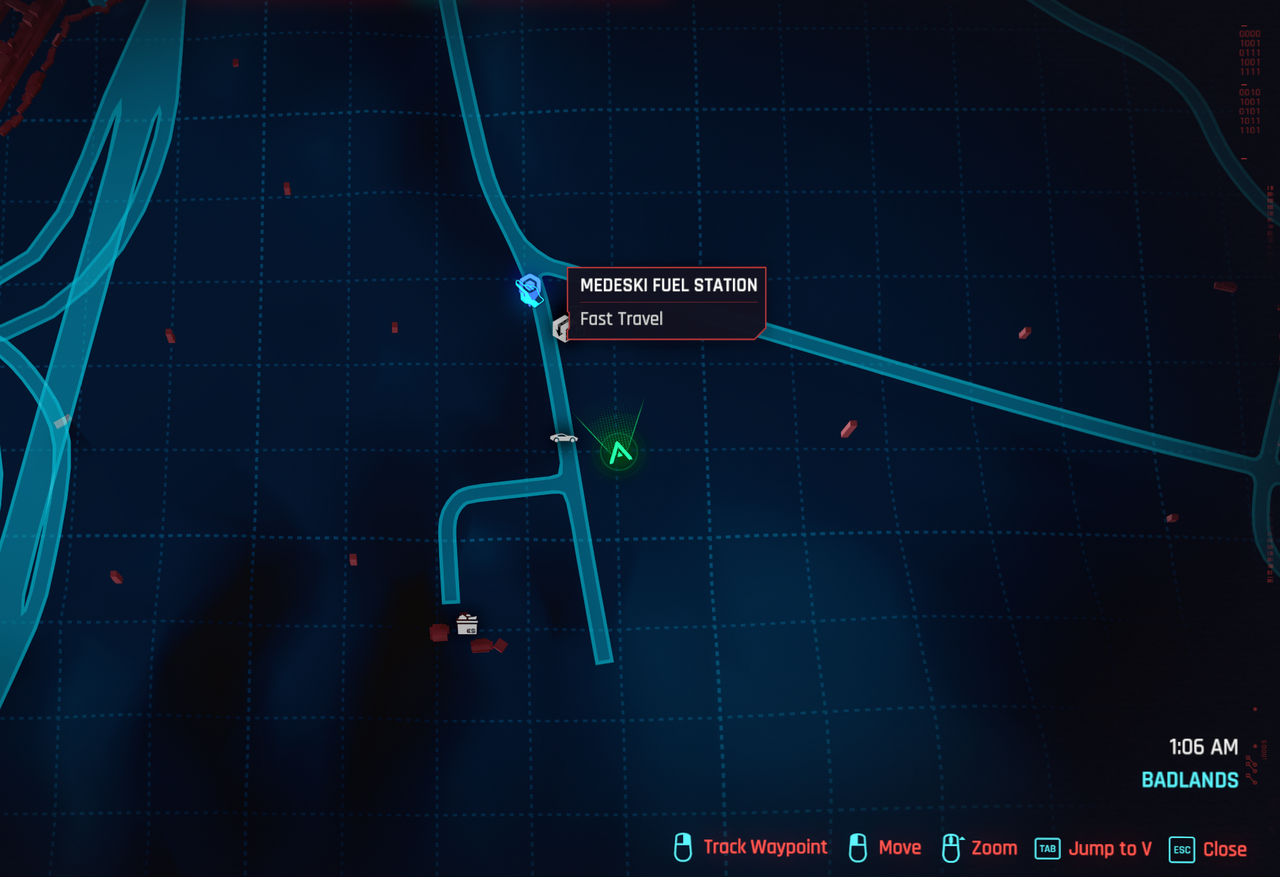Click the gray drop point box marker
The height and width of the screenshot is (877, 1280).
561,328
